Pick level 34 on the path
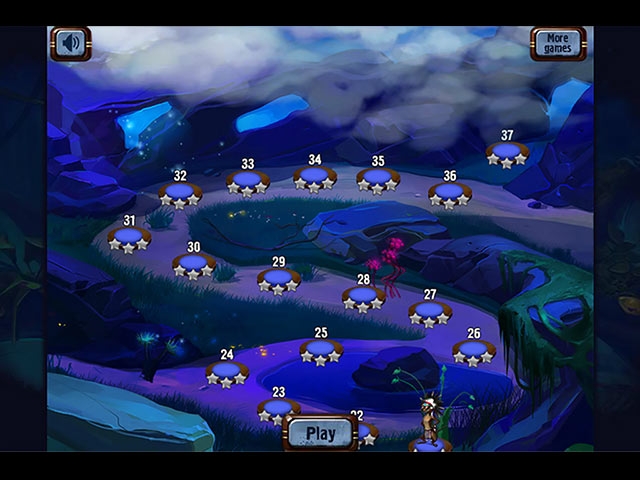 pos(315,177)
